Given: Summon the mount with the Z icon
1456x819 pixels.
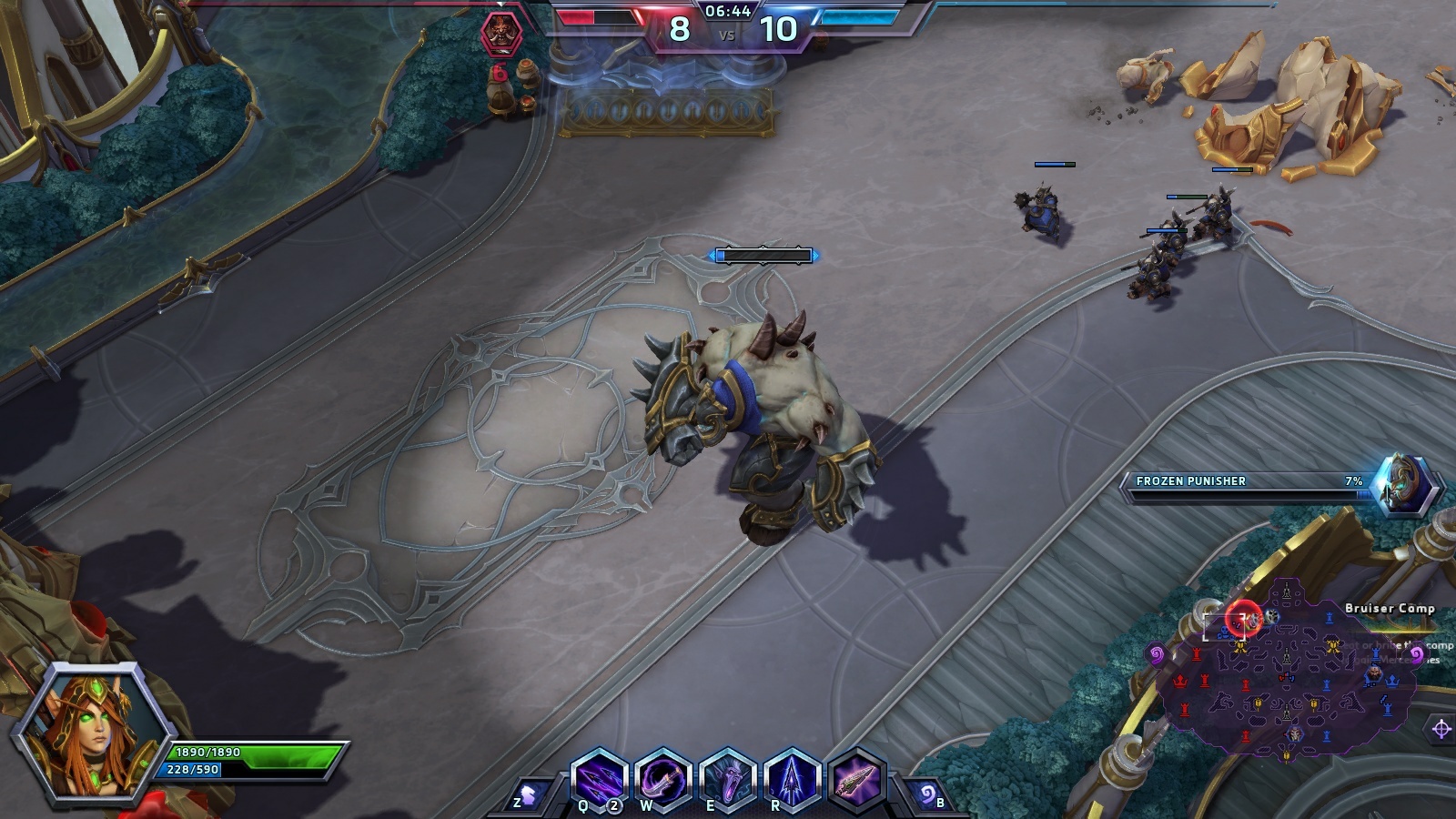Looking at the screenshot, I should tap(529, 796).
